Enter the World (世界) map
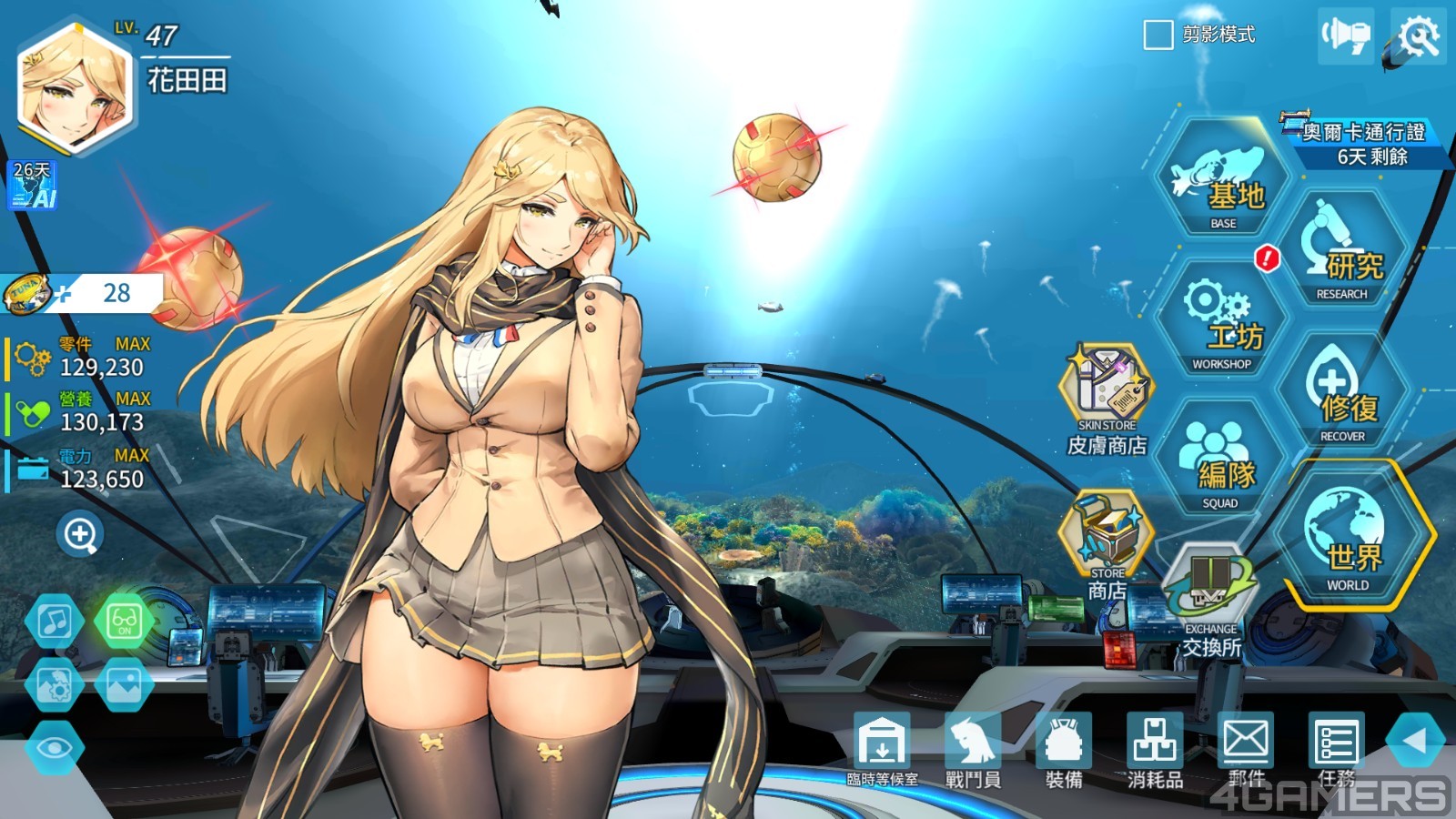This screenshot has width=1456, height=819. tap(1348, 537)
